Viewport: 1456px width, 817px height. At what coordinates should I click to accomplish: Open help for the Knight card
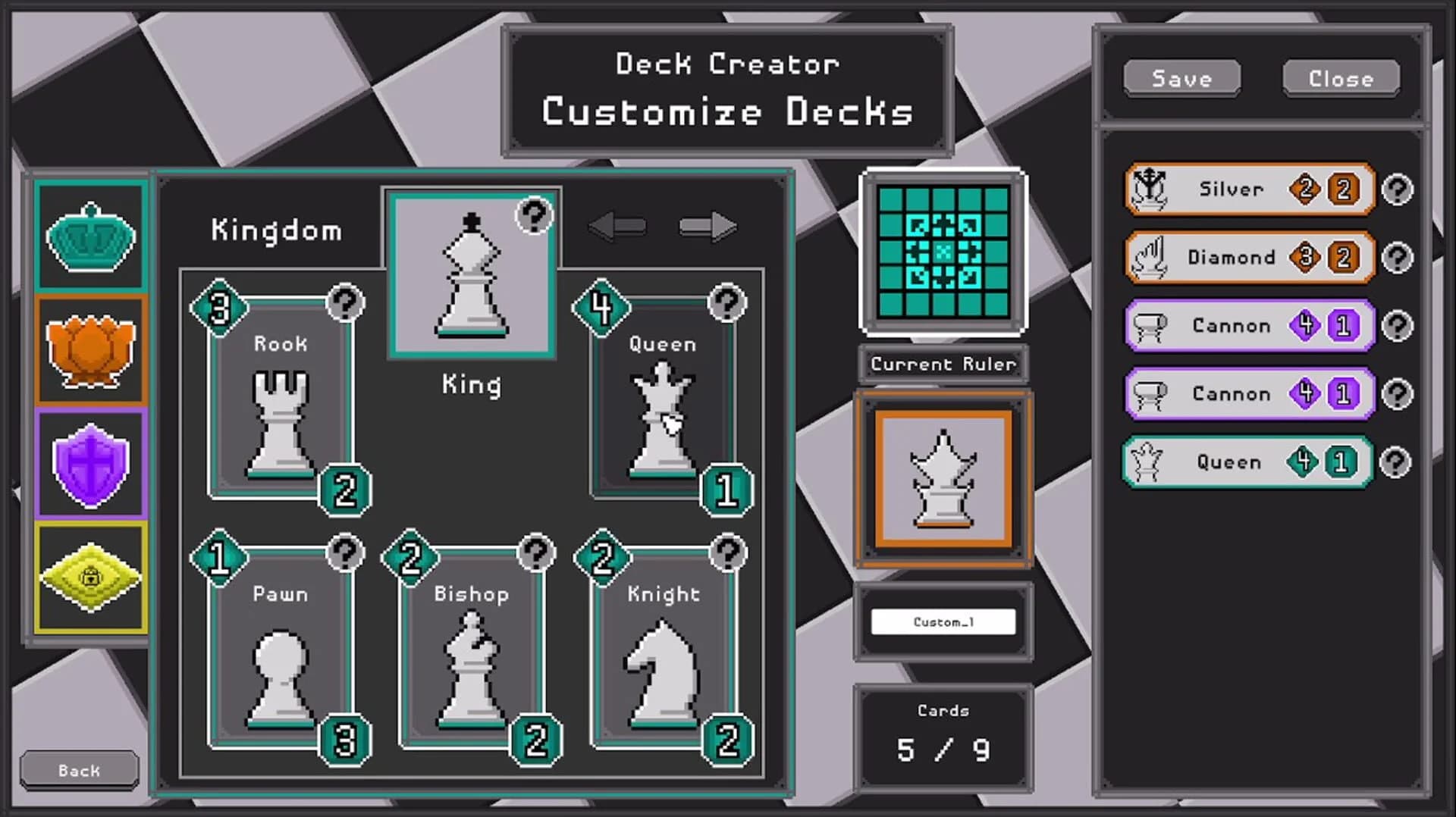coord(728,554)
